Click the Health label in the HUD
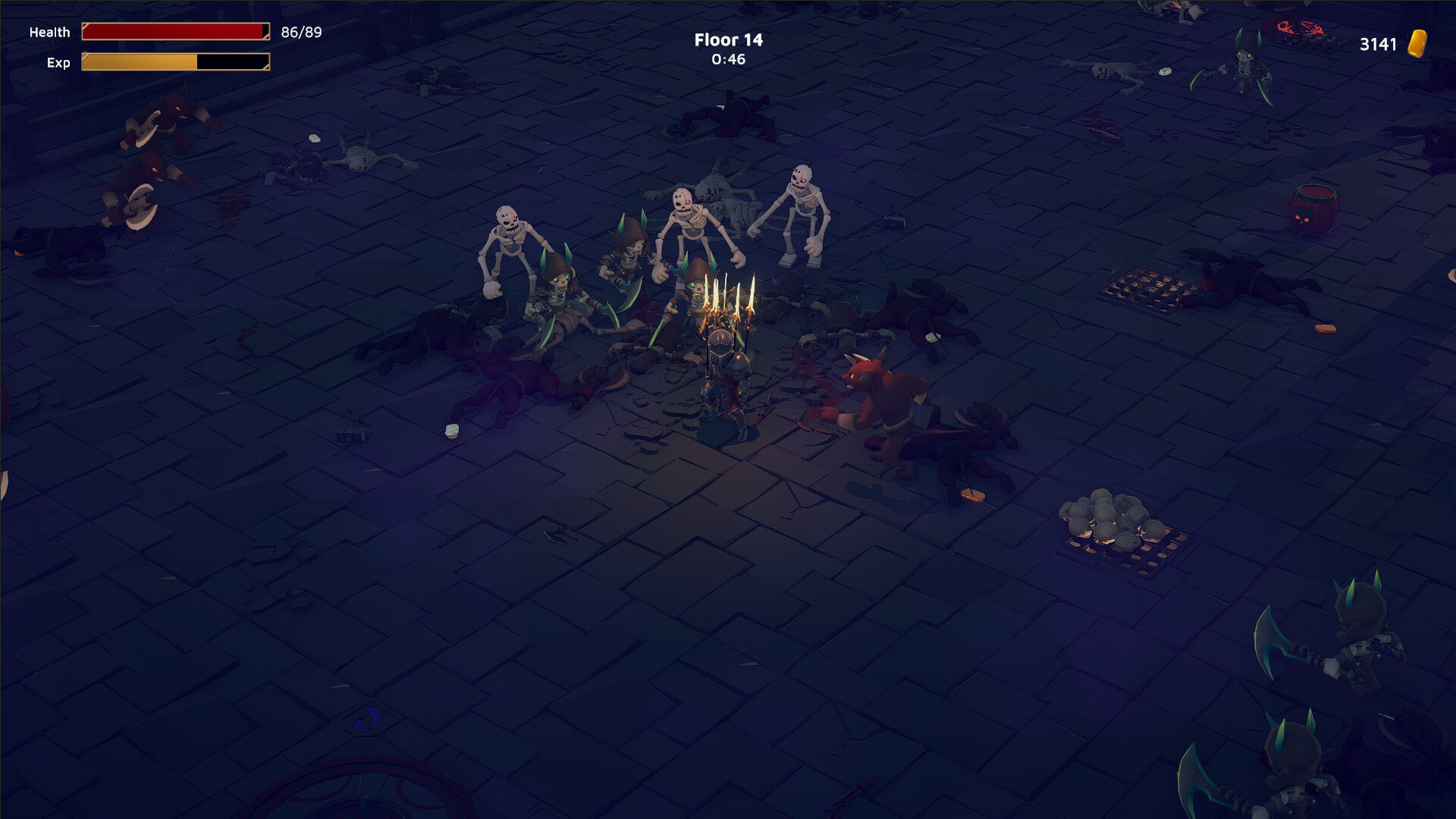Viewport: 1456px width, 819px height. click(49, 32)
